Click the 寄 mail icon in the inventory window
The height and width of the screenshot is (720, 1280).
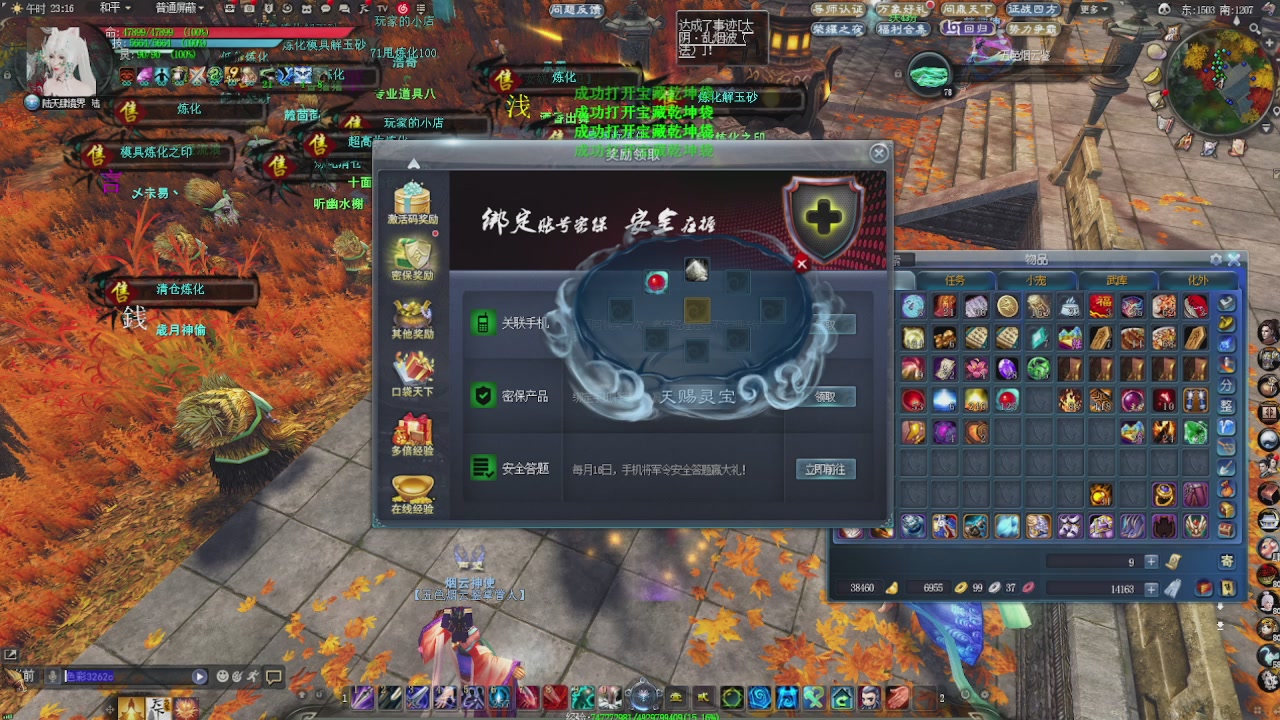pos(1229,560)
